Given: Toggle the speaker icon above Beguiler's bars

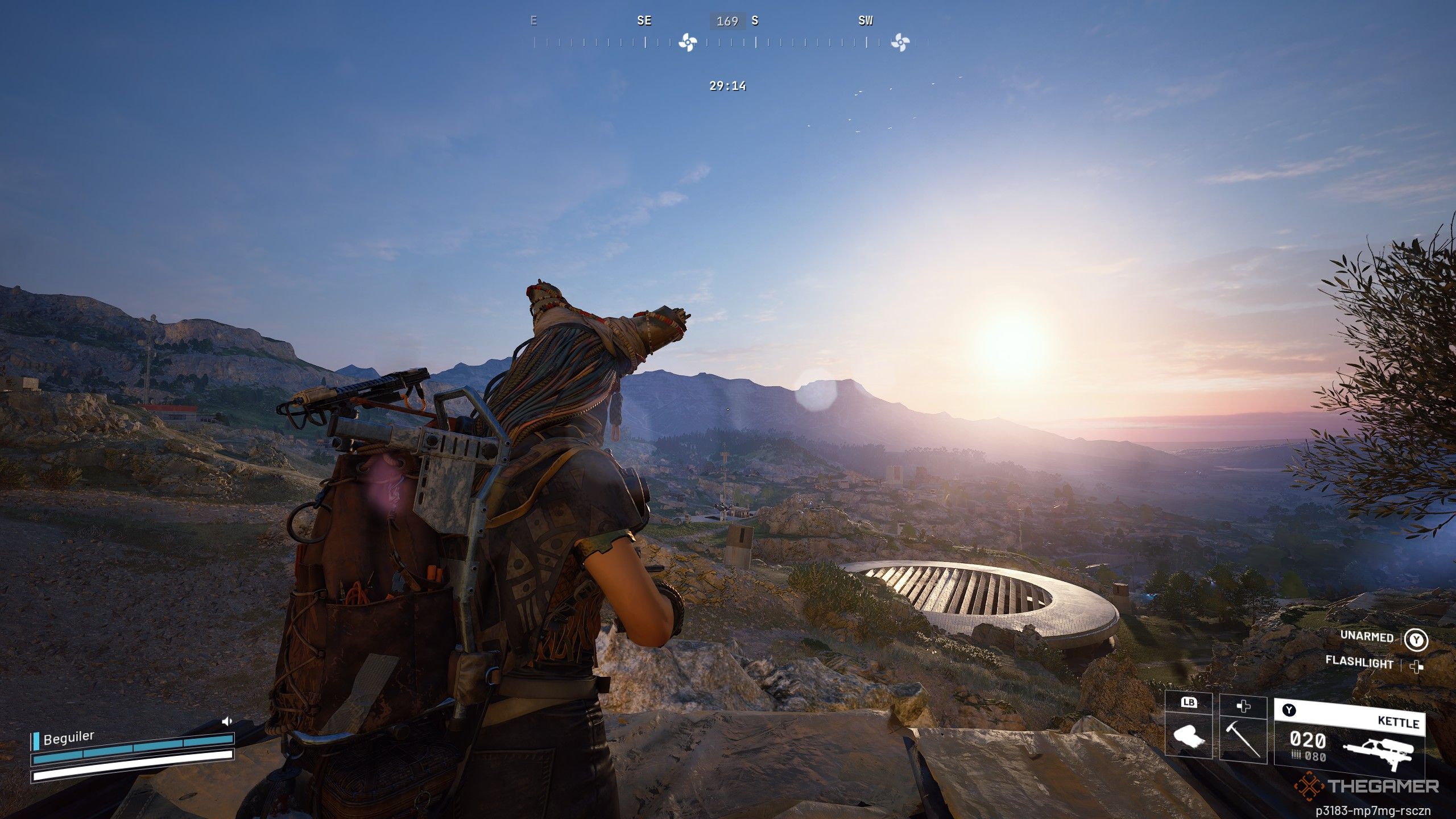Looking at the screenshot, I should click(227, 721).
